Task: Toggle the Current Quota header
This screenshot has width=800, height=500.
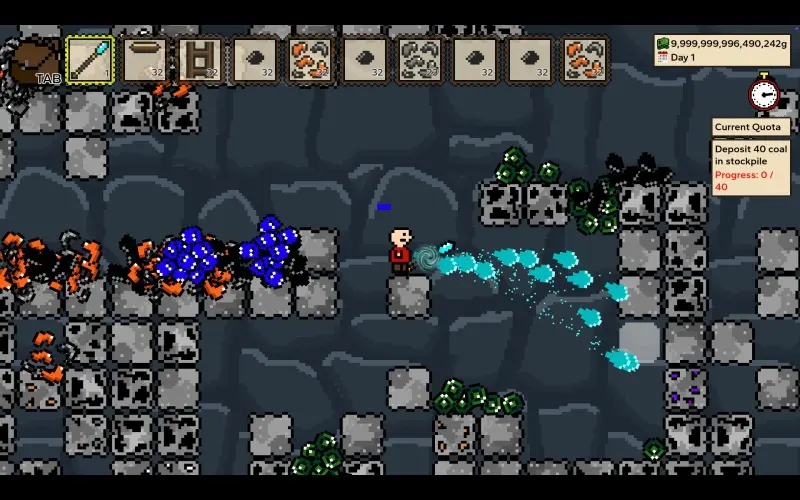Action: 750,127
